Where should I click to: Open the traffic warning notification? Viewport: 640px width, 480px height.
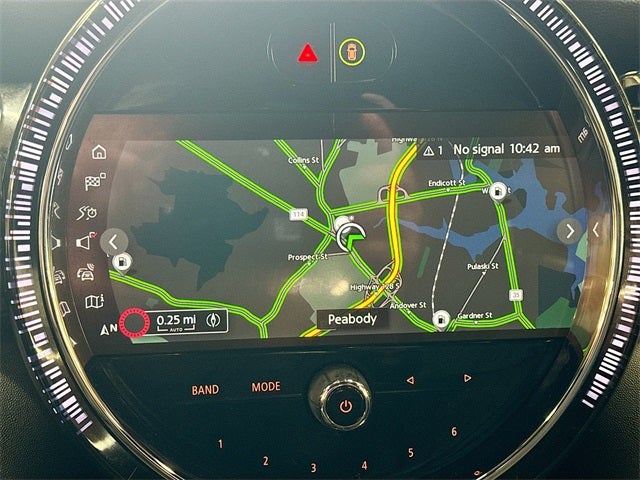[x=433, y=149]
